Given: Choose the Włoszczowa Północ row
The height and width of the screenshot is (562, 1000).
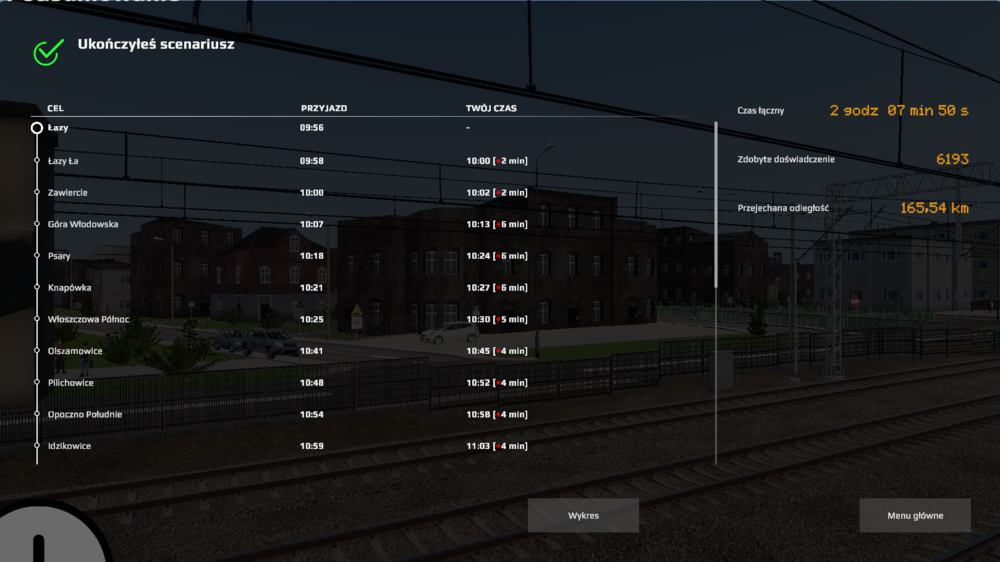Looking at the screenshot, I should pyautogui.click(x=88, y=319).
